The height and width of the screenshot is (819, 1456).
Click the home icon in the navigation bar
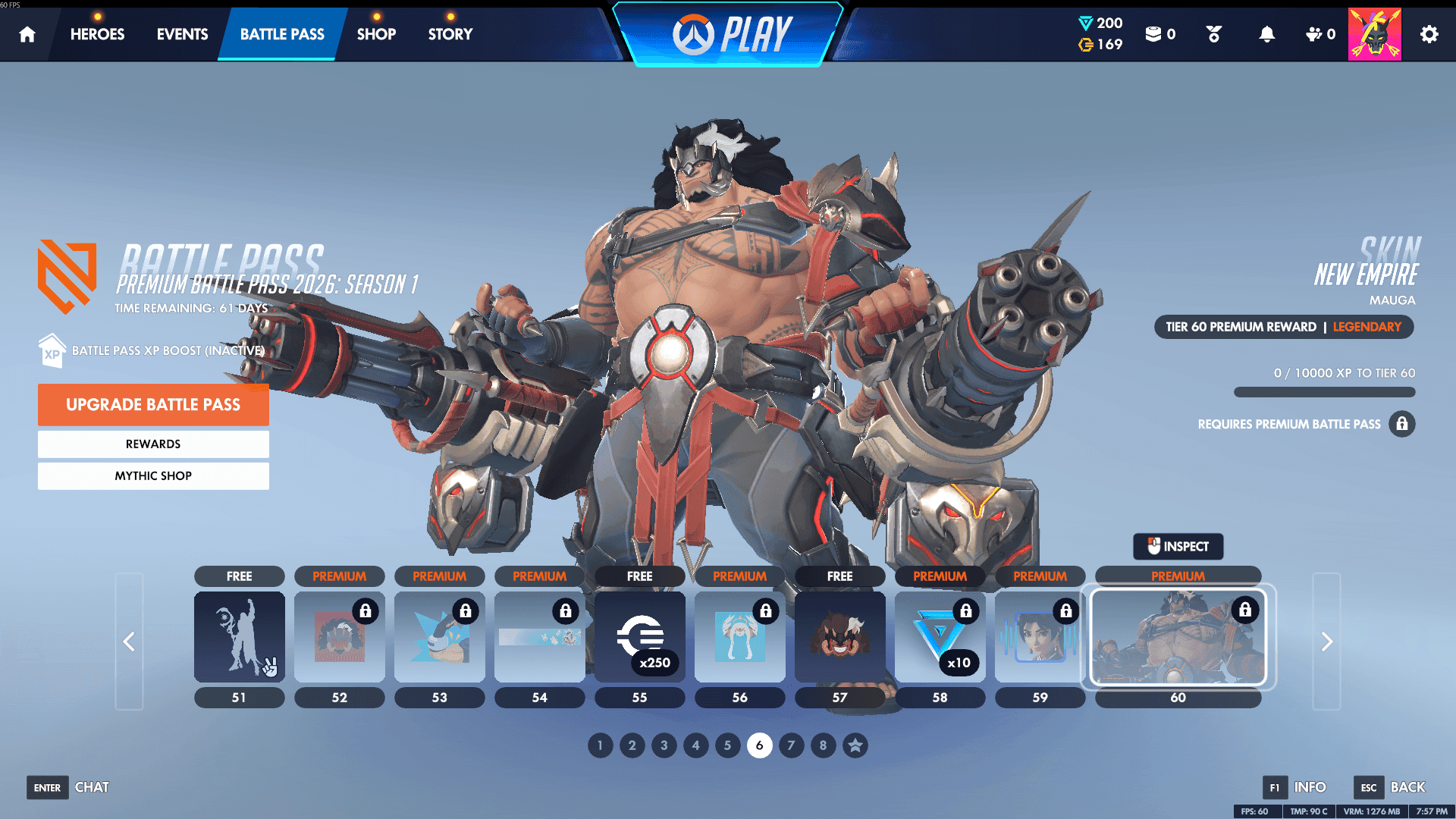pyautogui.click(x=27, y=34)
